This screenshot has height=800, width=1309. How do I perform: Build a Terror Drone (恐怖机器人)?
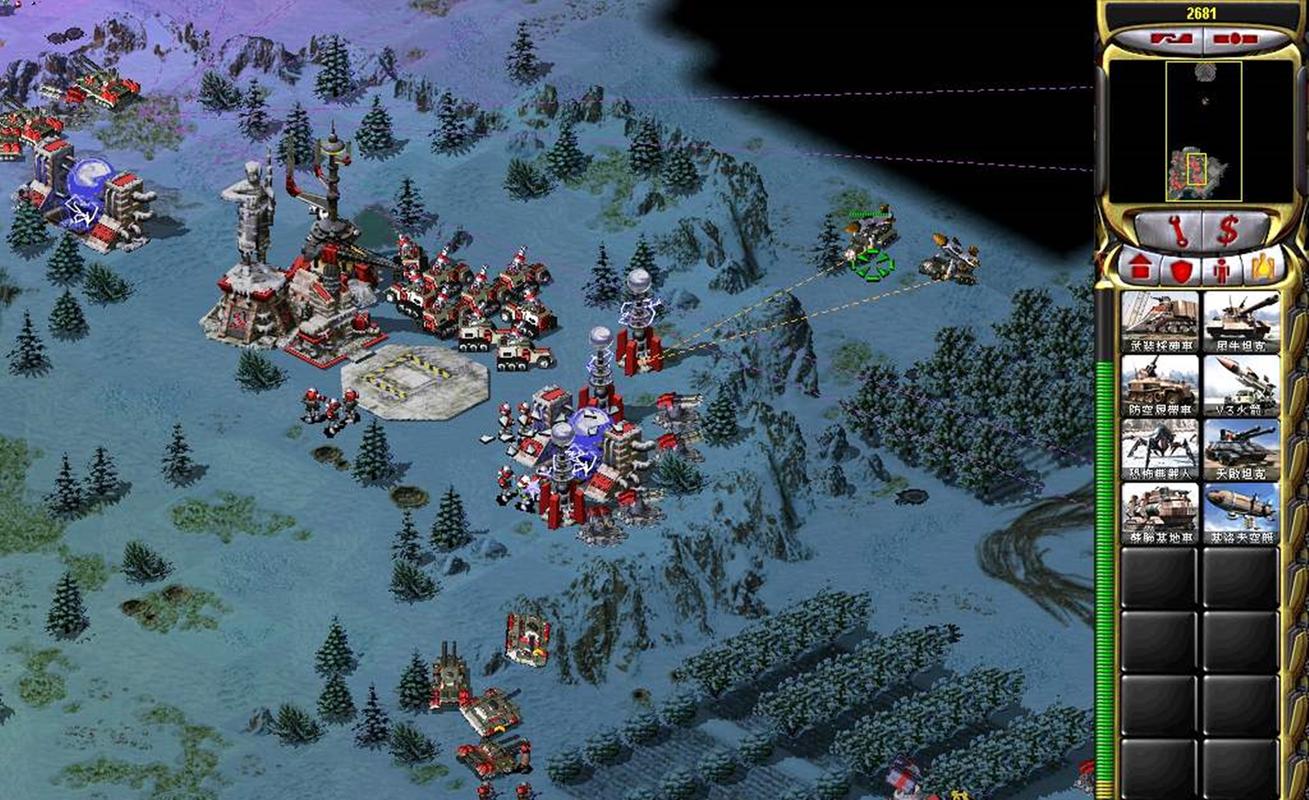[x=1159, y=450]
